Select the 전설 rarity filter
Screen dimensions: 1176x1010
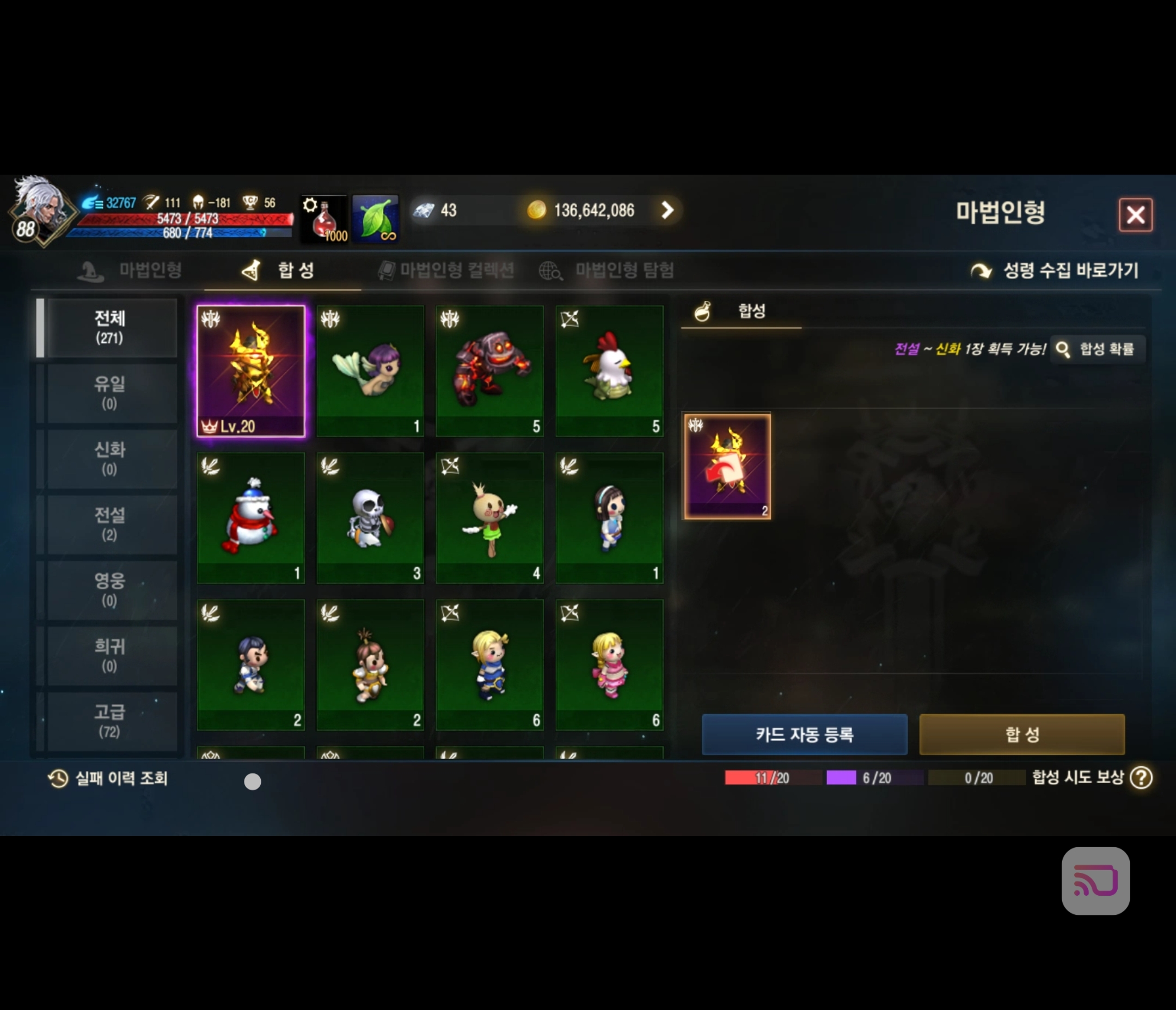108,524
